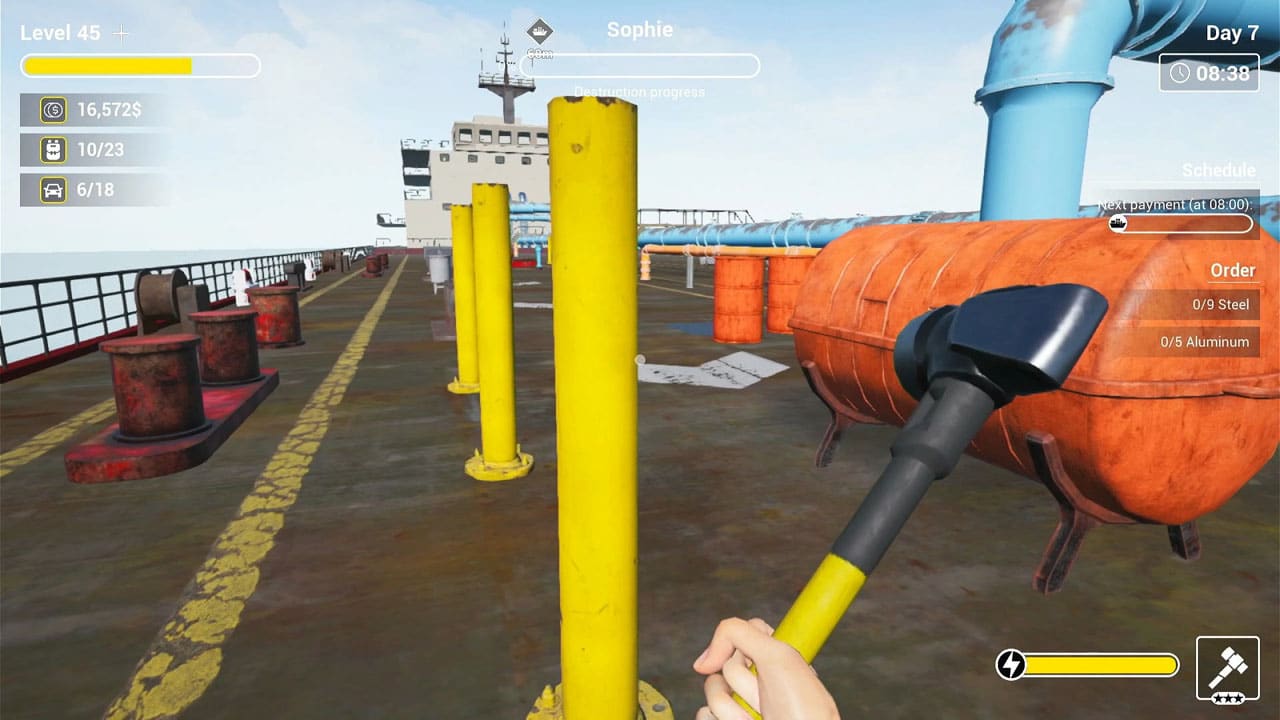1280x720 pixels.
Task: Select the 0/9 Steel order entry
Action: coord(1221,304)
